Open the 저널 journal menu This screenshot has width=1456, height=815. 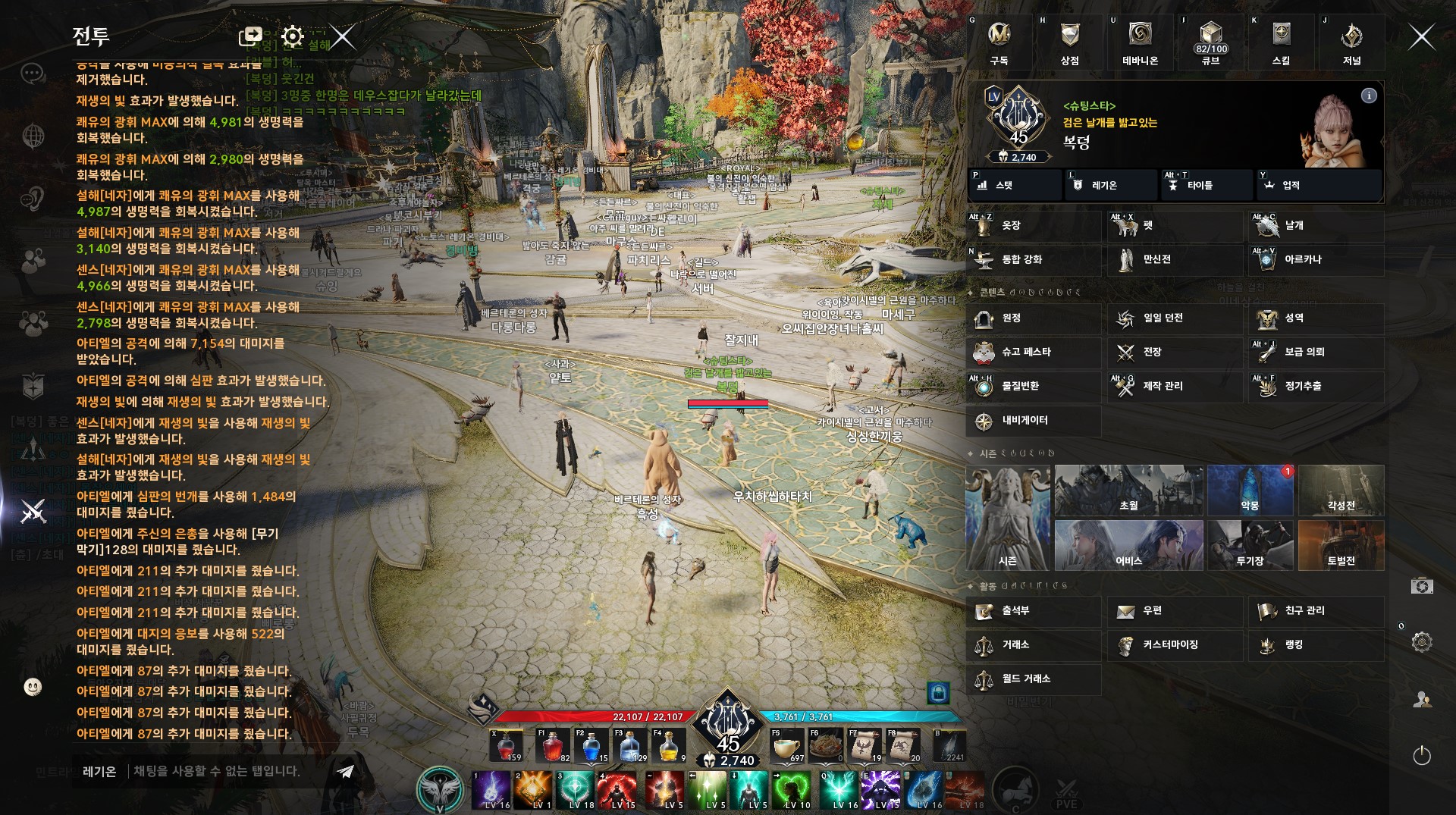pos(1351,42)
